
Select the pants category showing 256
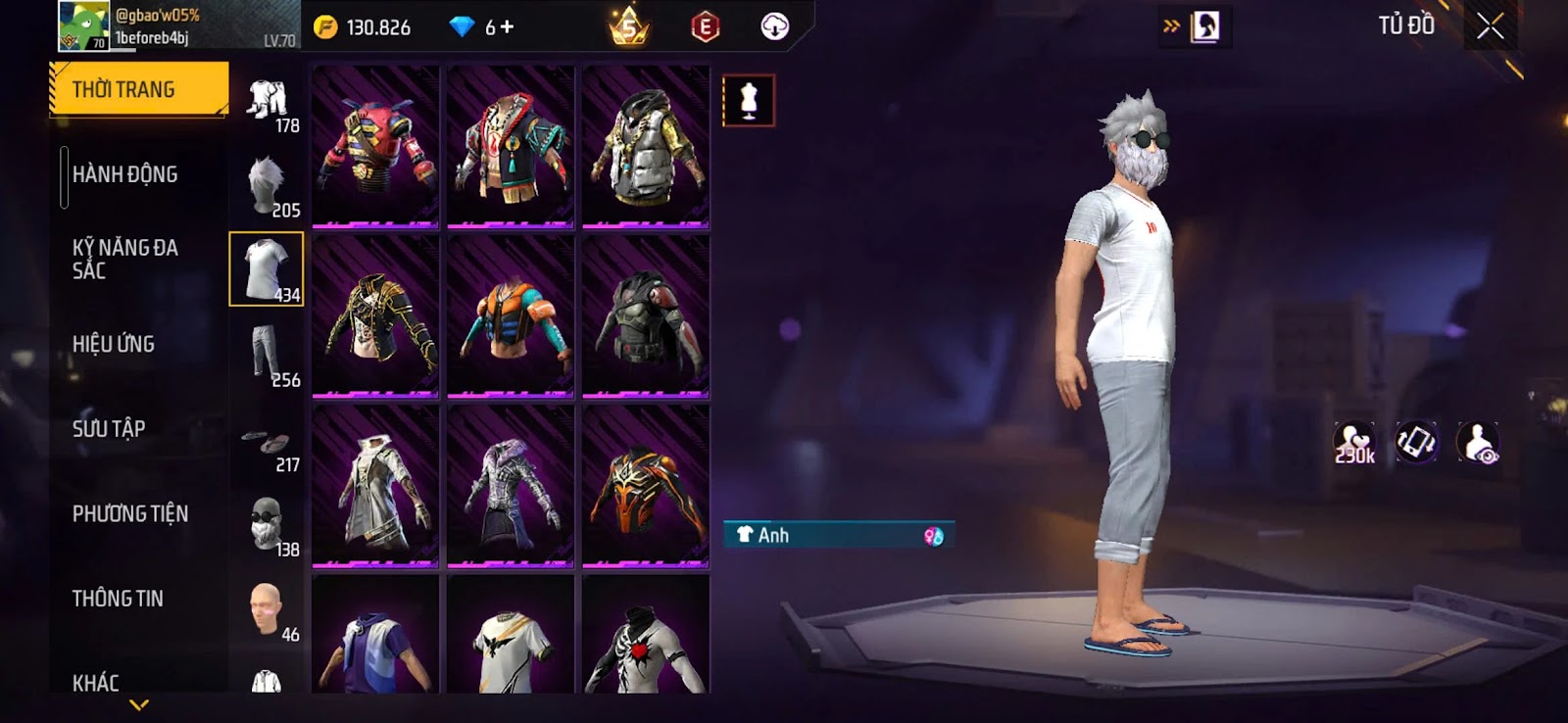[267, 355]
